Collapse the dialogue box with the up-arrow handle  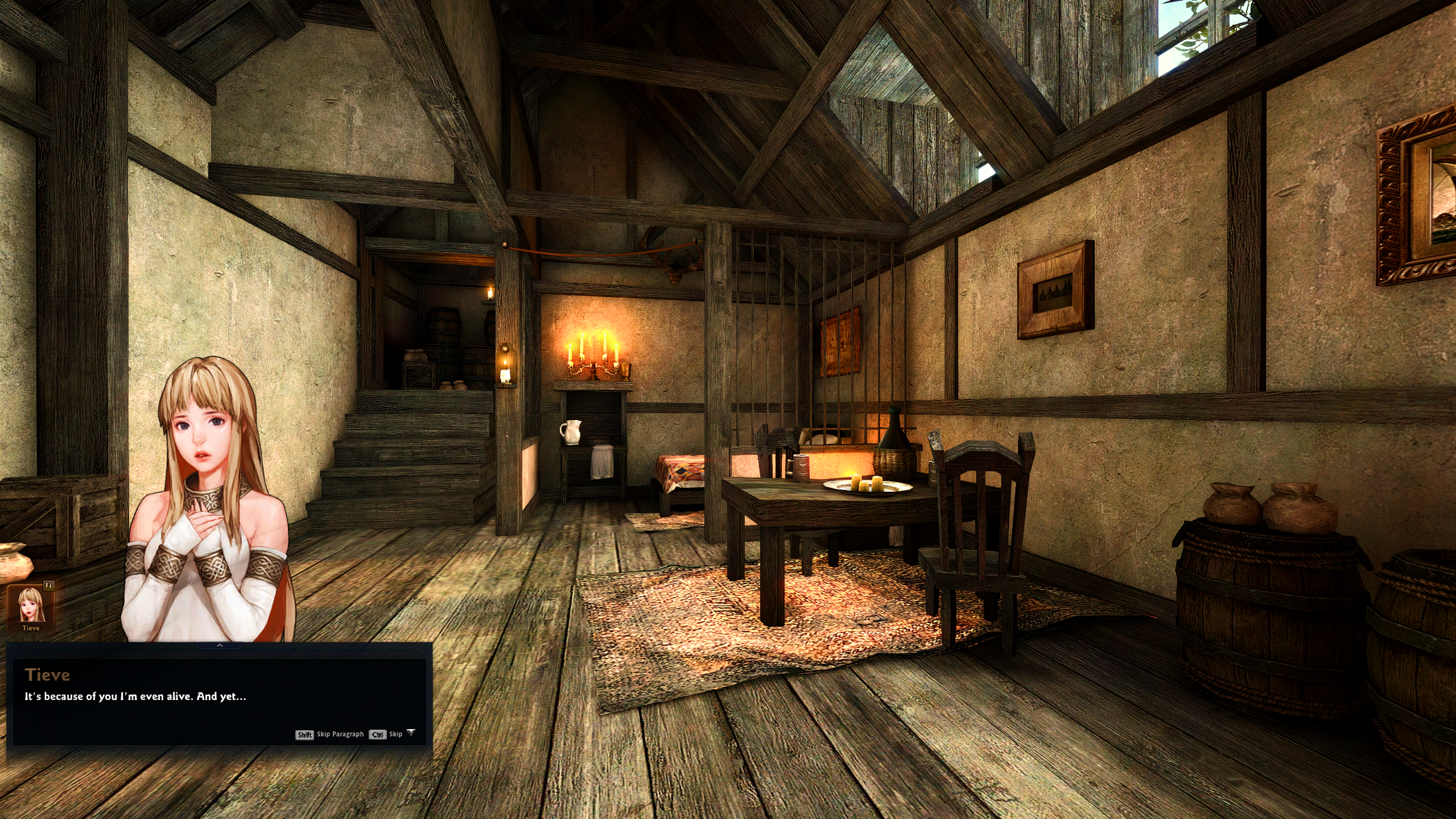[220, 645]
